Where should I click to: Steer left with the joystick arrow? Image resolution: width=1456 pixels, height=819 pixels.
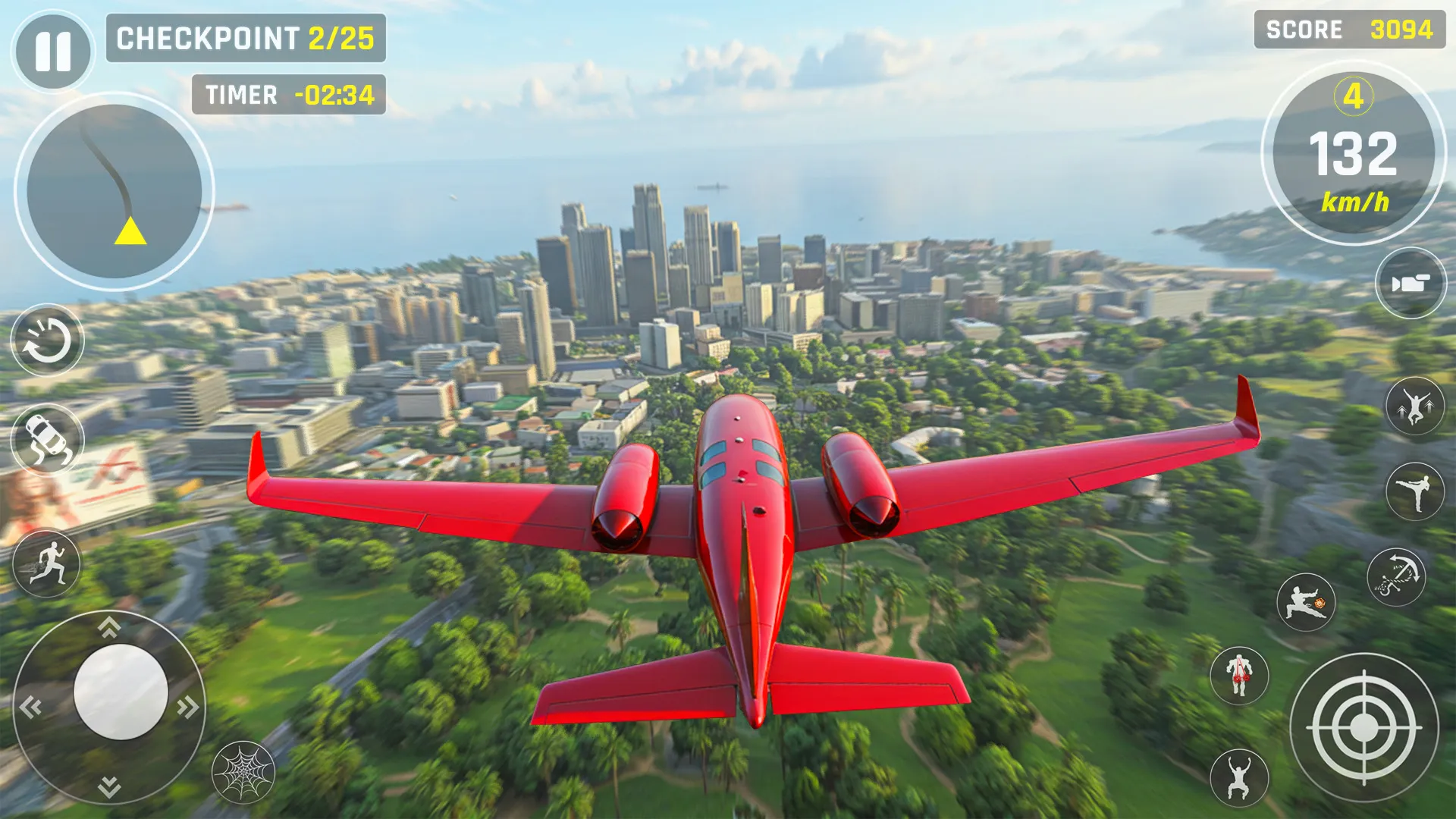click(x=30, y=707)
